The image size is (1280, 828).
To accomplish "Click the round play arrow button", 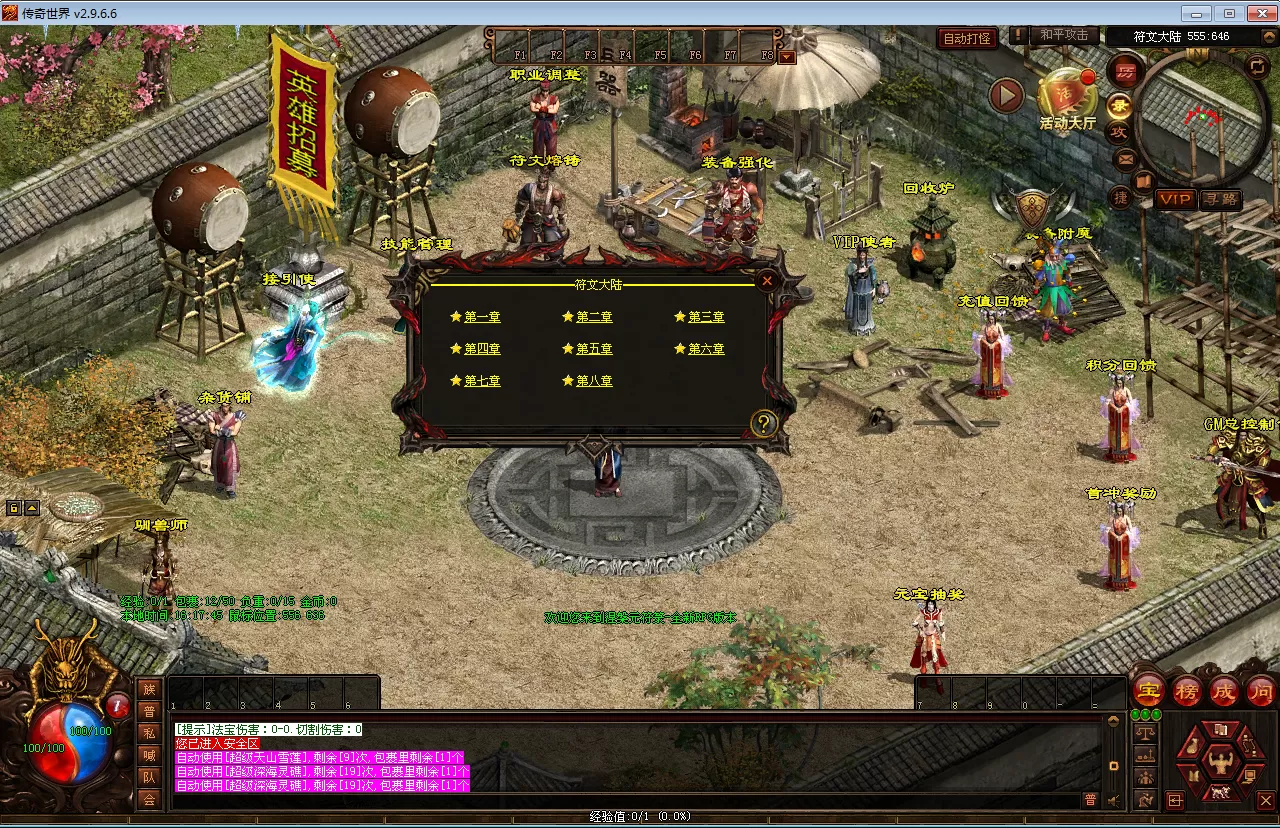I will pyautogui.click(x=1007, y=96).
